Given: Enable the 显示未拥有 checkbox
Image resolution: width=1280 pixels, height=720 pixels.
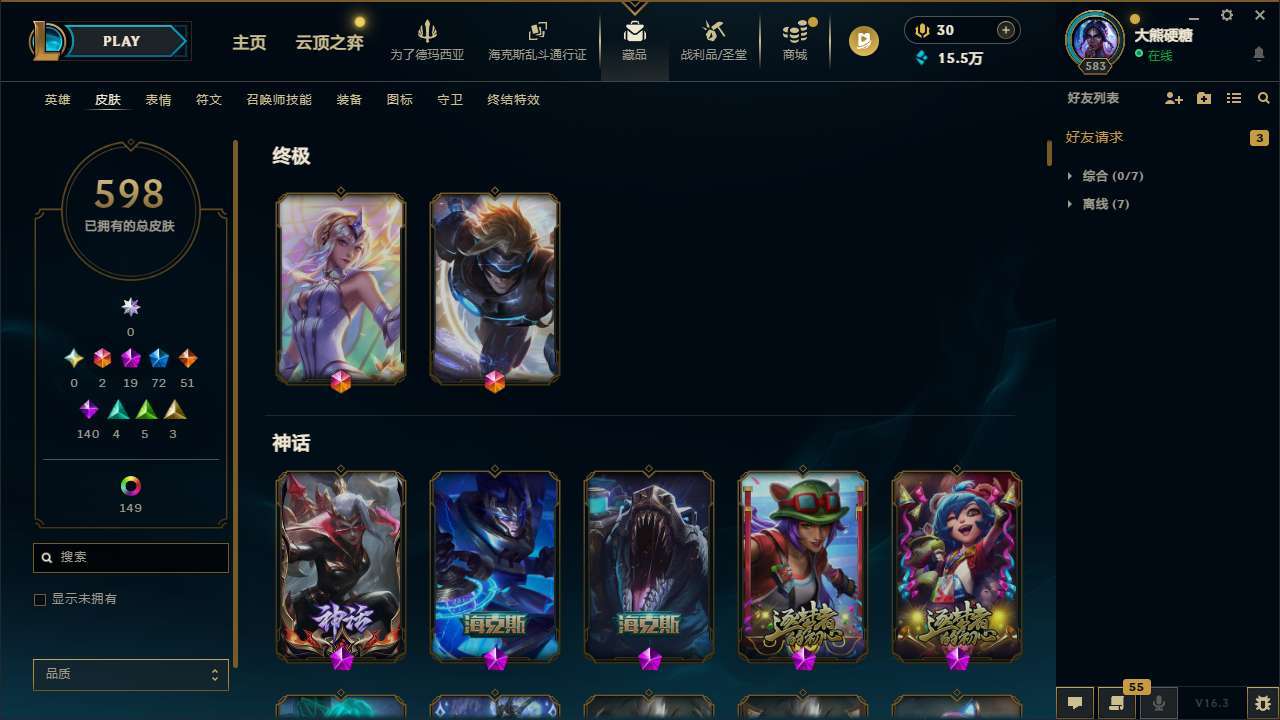Looking at the screenshot, I should [x=39, y=599].
